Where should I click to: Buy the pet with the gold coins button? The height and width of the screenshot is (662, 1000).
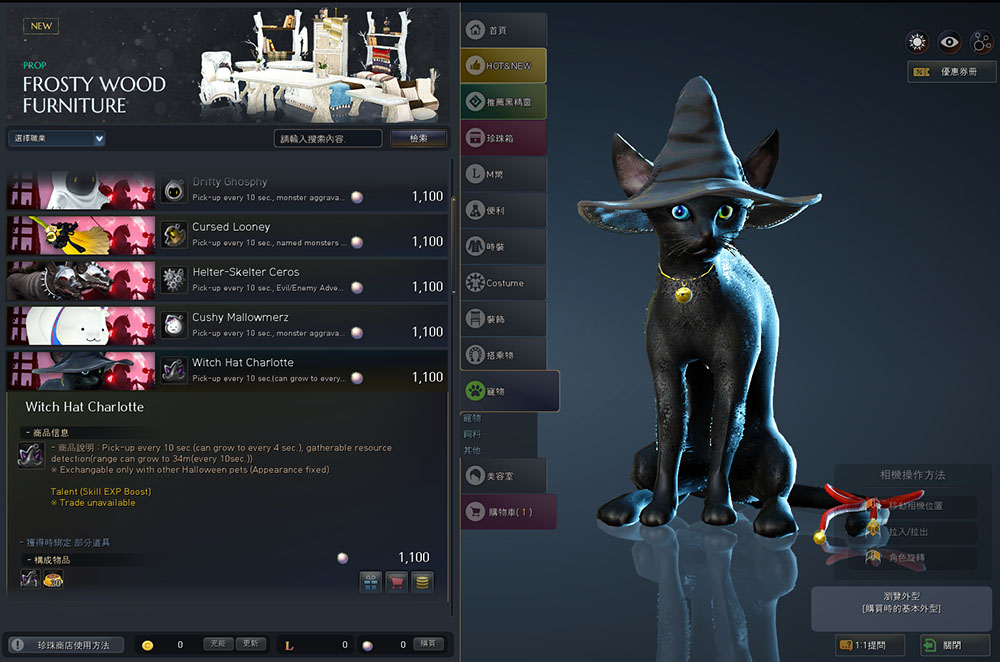coord(423,582)
